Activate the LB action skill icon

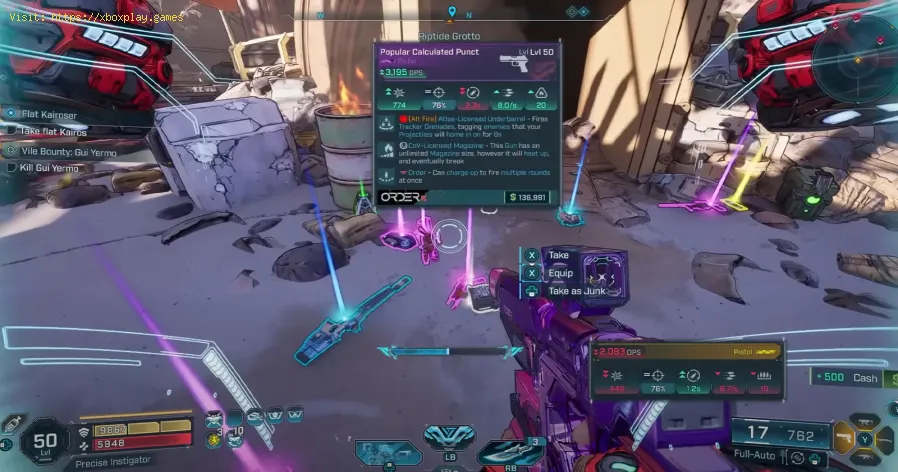[x=441, y=436]
